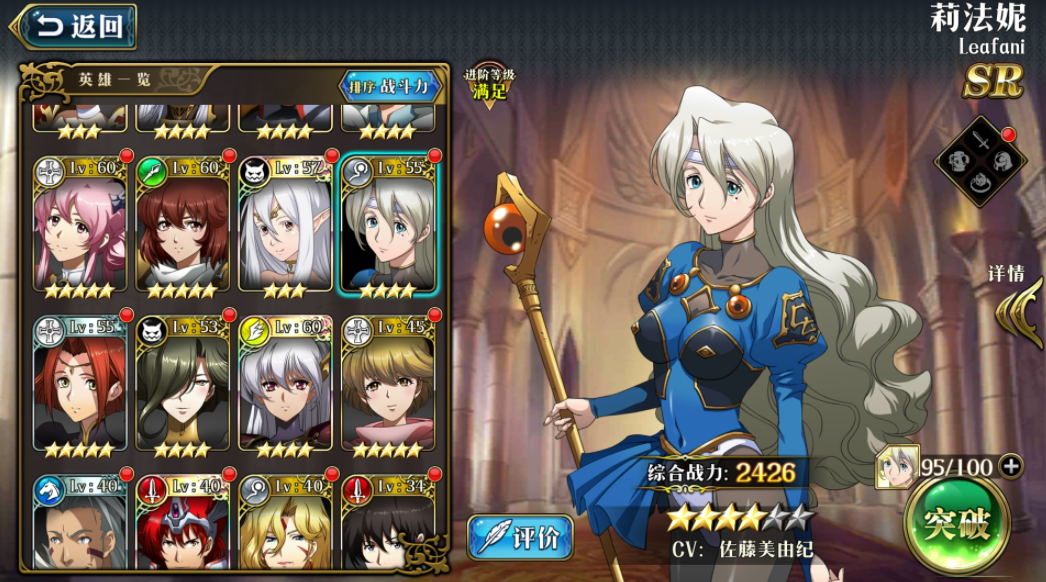Pick the red-haired Lv 55 hero card
Screen dimensions: 1046x582
(x=80, y=386)
